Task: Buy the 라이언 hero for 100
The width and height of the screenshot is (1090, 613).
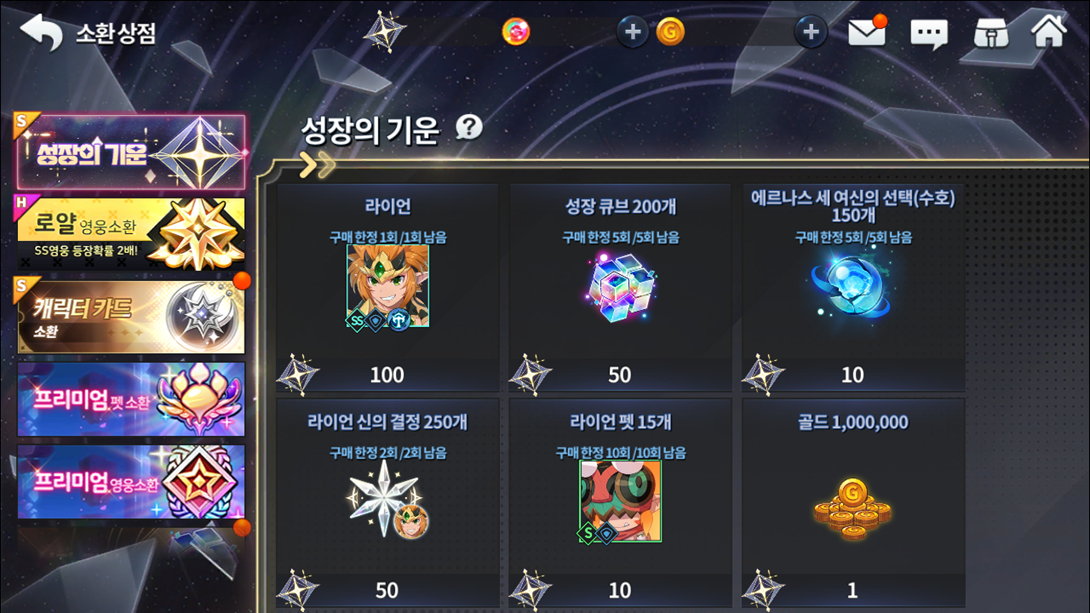Action: (387, 288)
